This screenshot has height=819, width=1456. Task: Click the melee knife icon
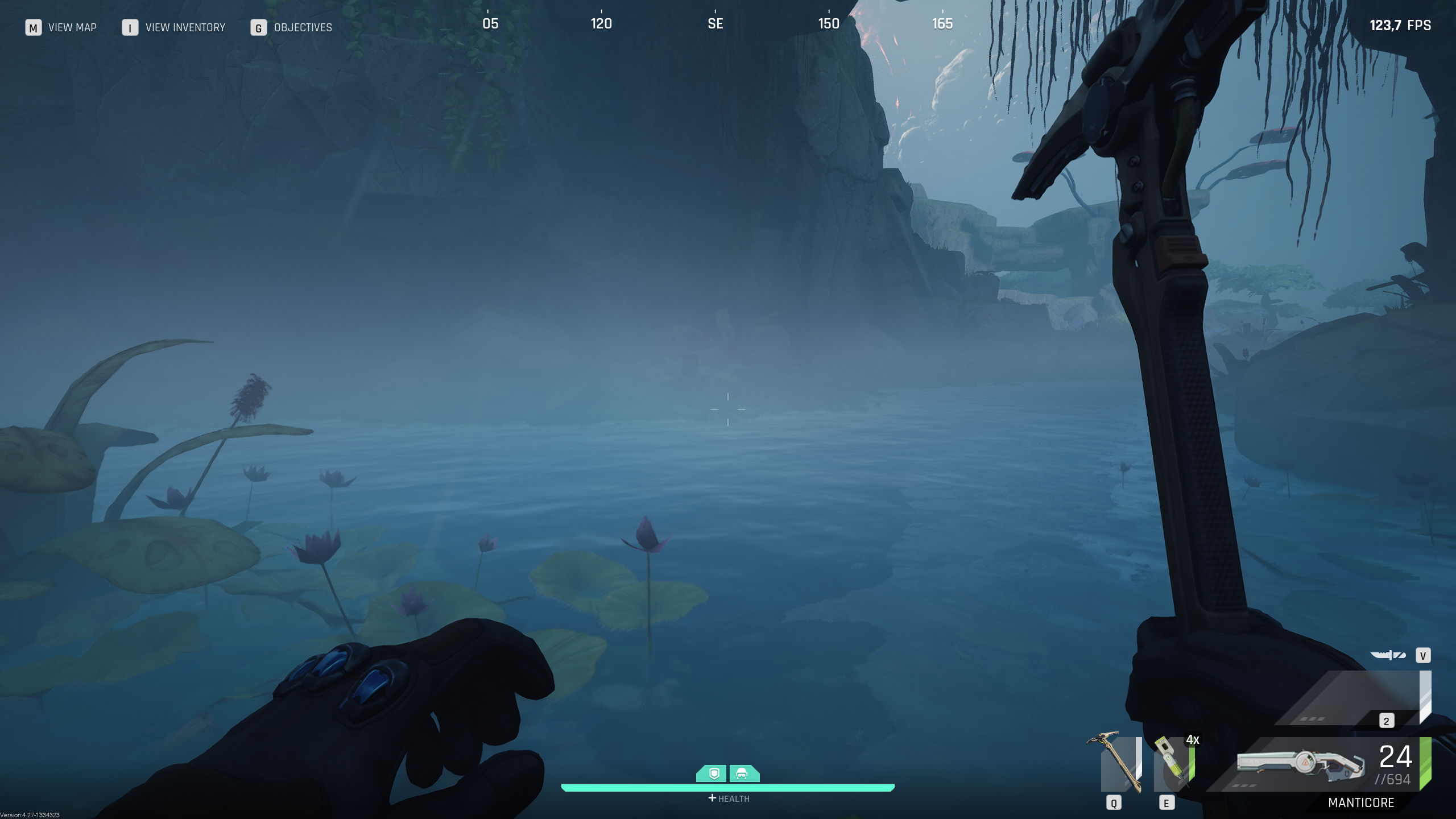click(1388, 655)
